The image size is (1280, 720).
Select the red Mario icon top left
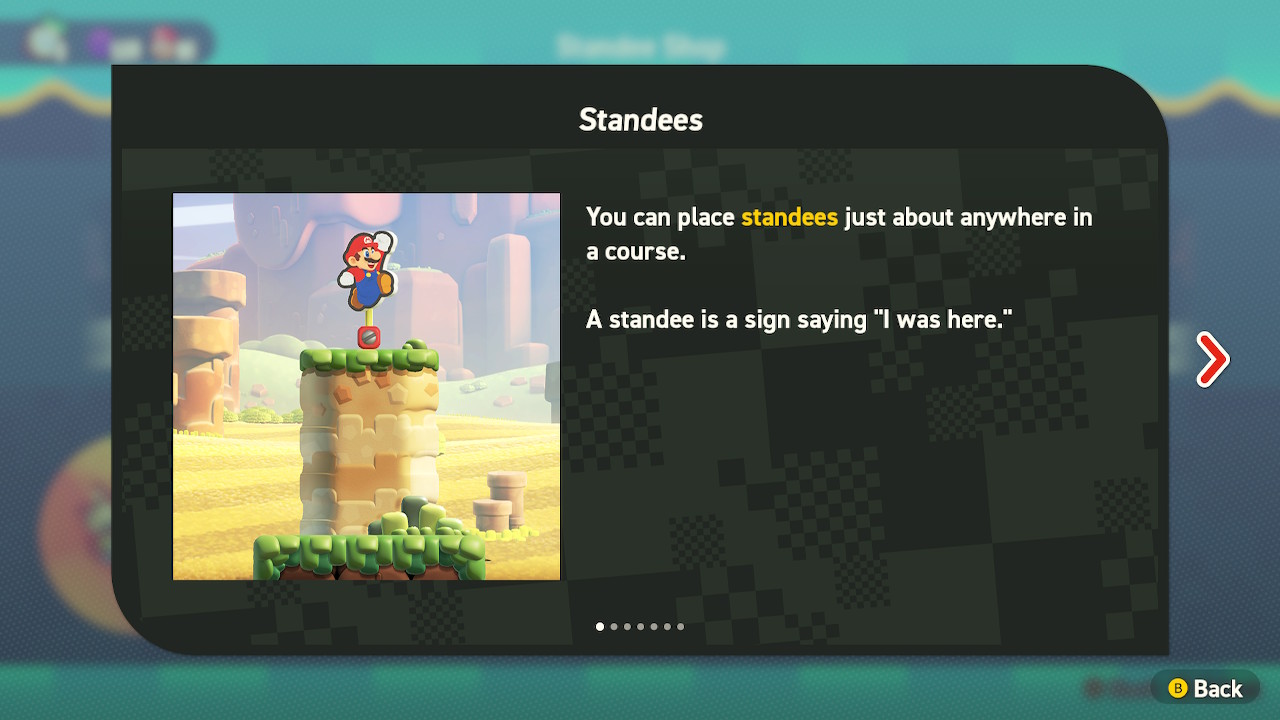click(x=162, y=38)
